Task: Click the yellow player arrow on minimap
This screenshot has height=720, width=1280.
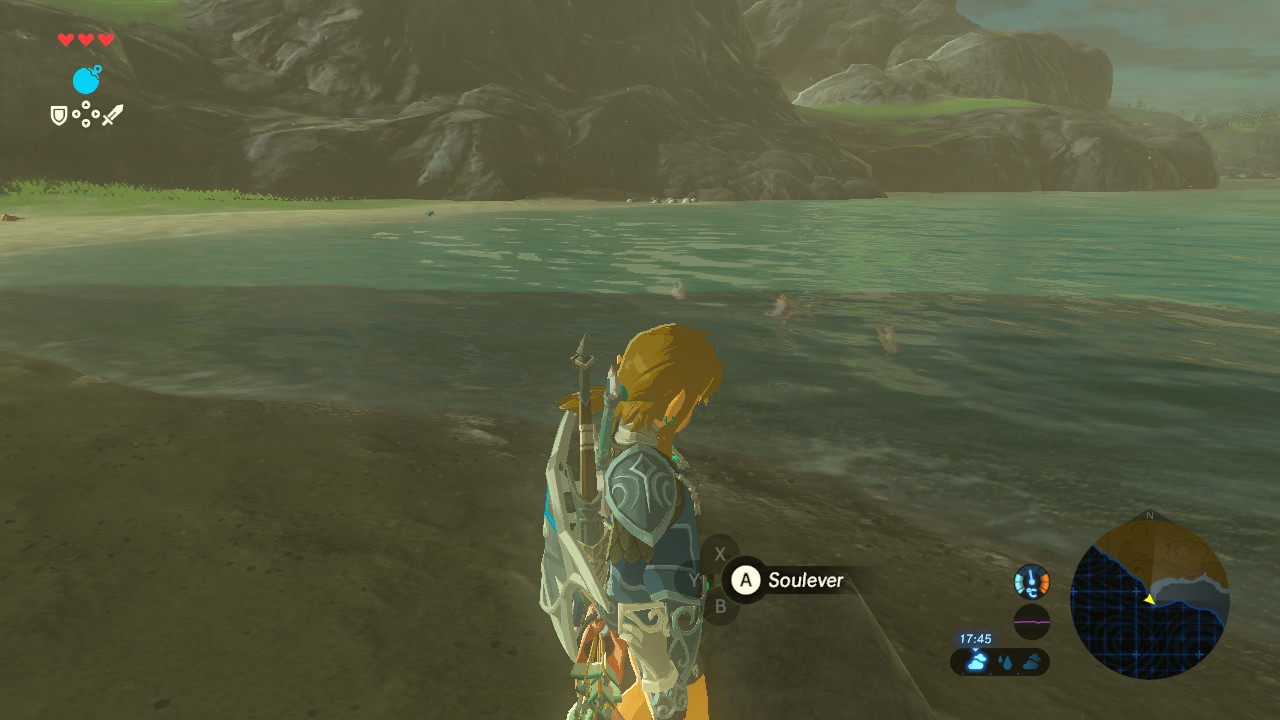Action: coord(1149,599)
